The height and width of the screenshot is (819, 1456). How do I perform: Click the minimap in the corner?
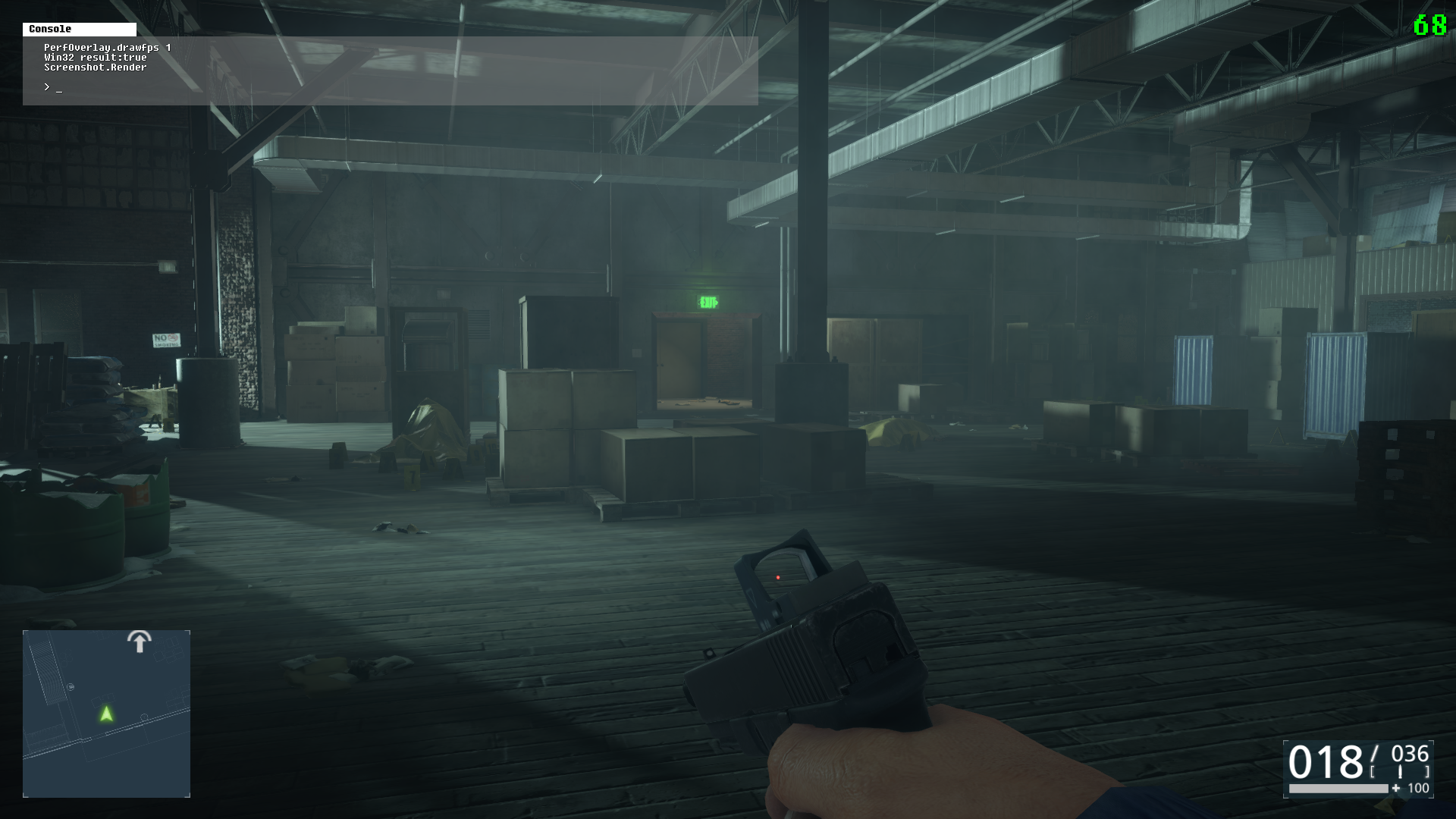coord(106,714)
